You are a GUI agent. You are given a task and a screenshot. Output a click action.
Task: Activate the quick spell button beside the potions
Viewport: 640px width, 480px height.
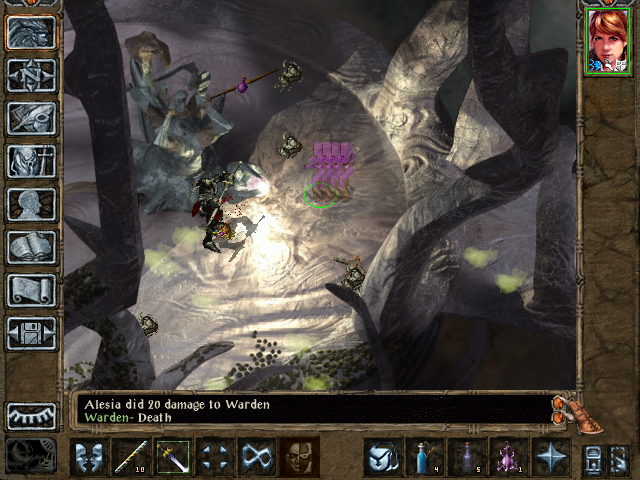point(383,457)
